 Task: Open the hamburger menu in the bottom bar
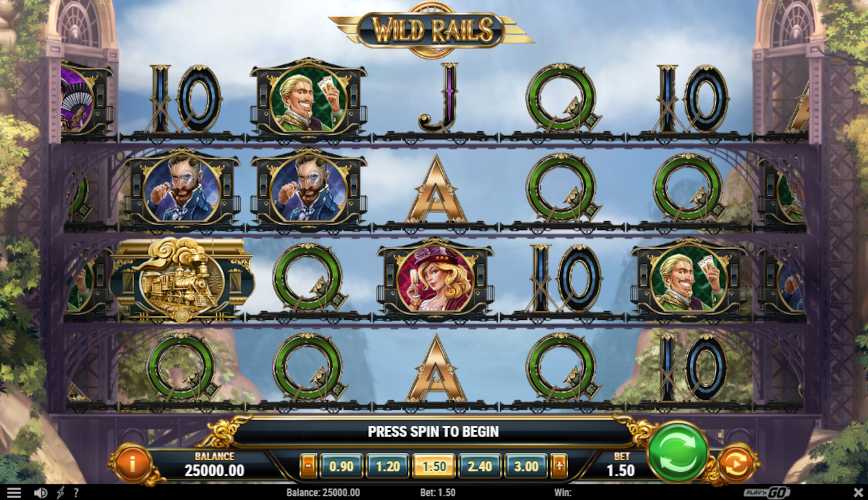pyautogui.click(x=14, y=493)
